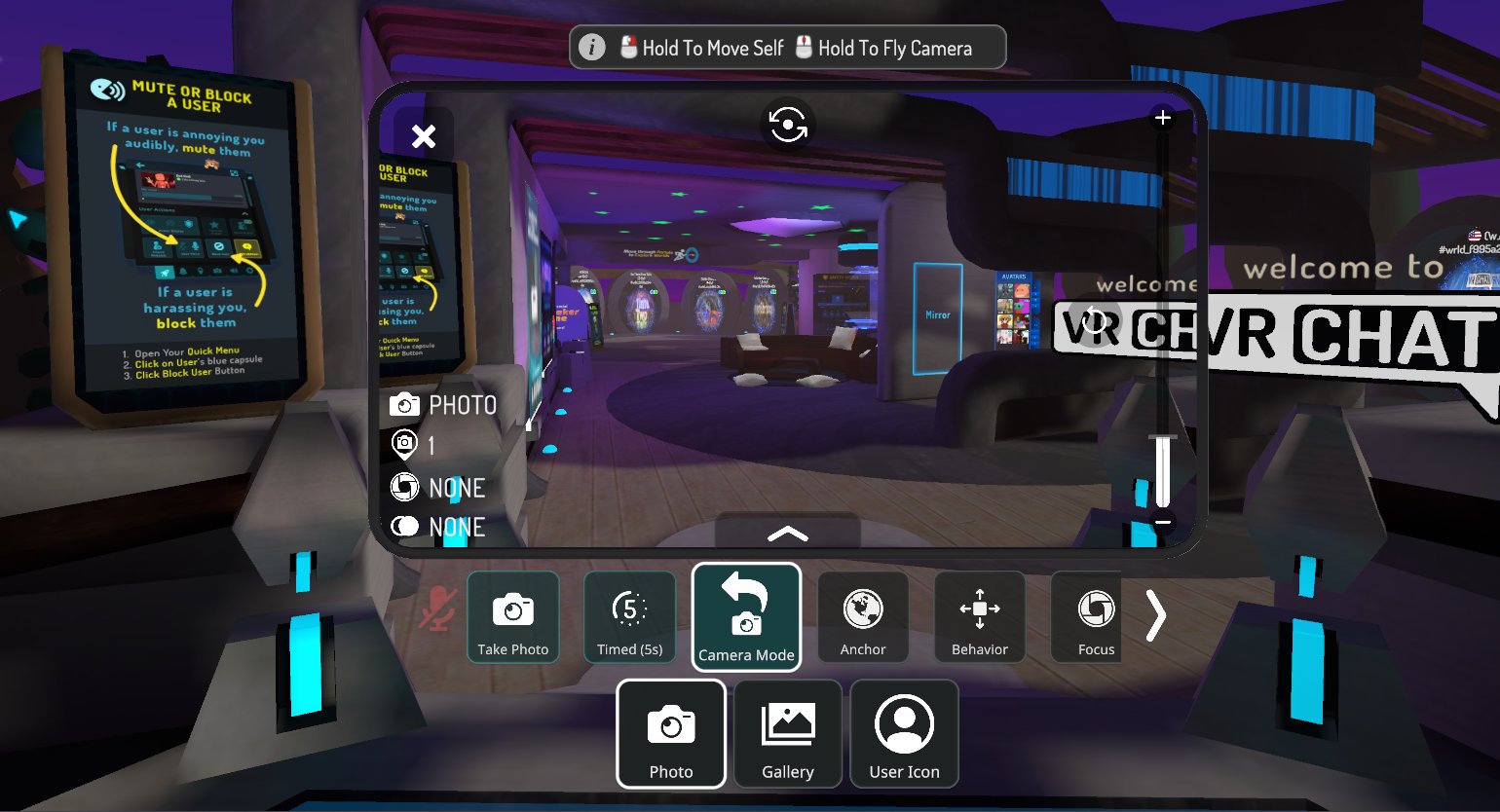
Task: Close the camera with the X button
Action: pyautogui.click(x=424, y=136)
